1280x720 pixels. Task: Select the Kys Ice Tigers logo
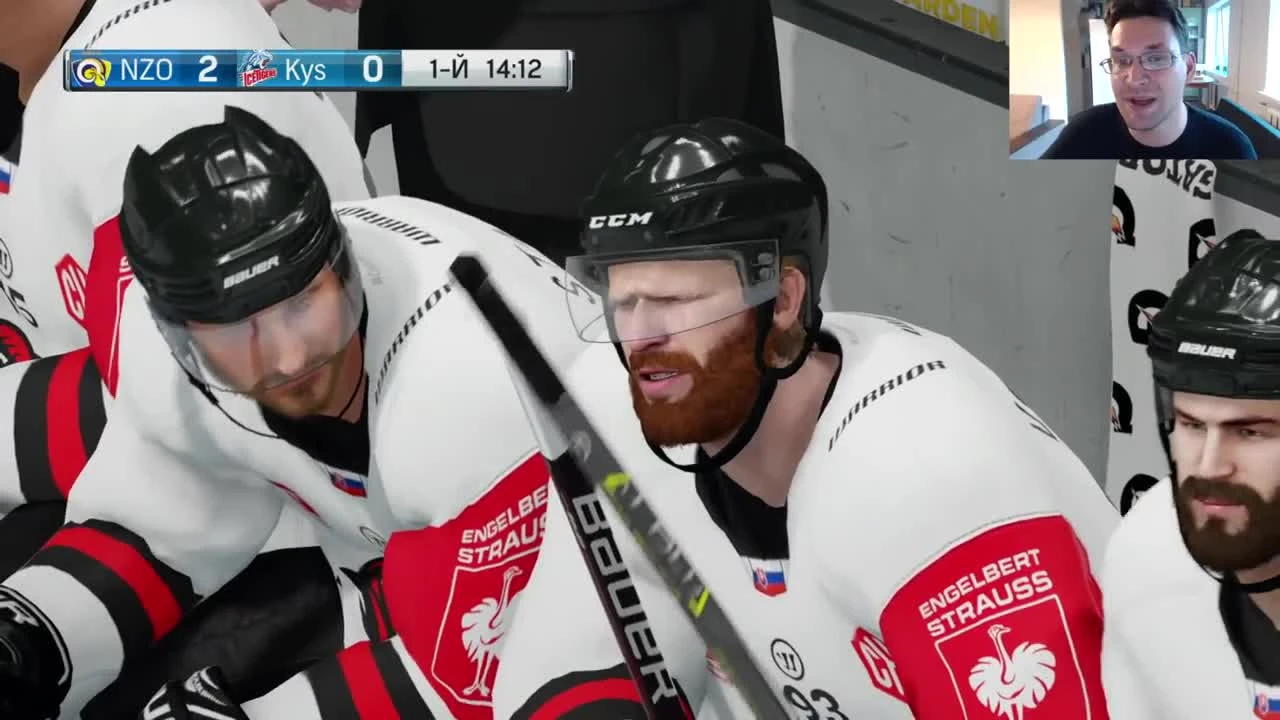tap(256, 70)
